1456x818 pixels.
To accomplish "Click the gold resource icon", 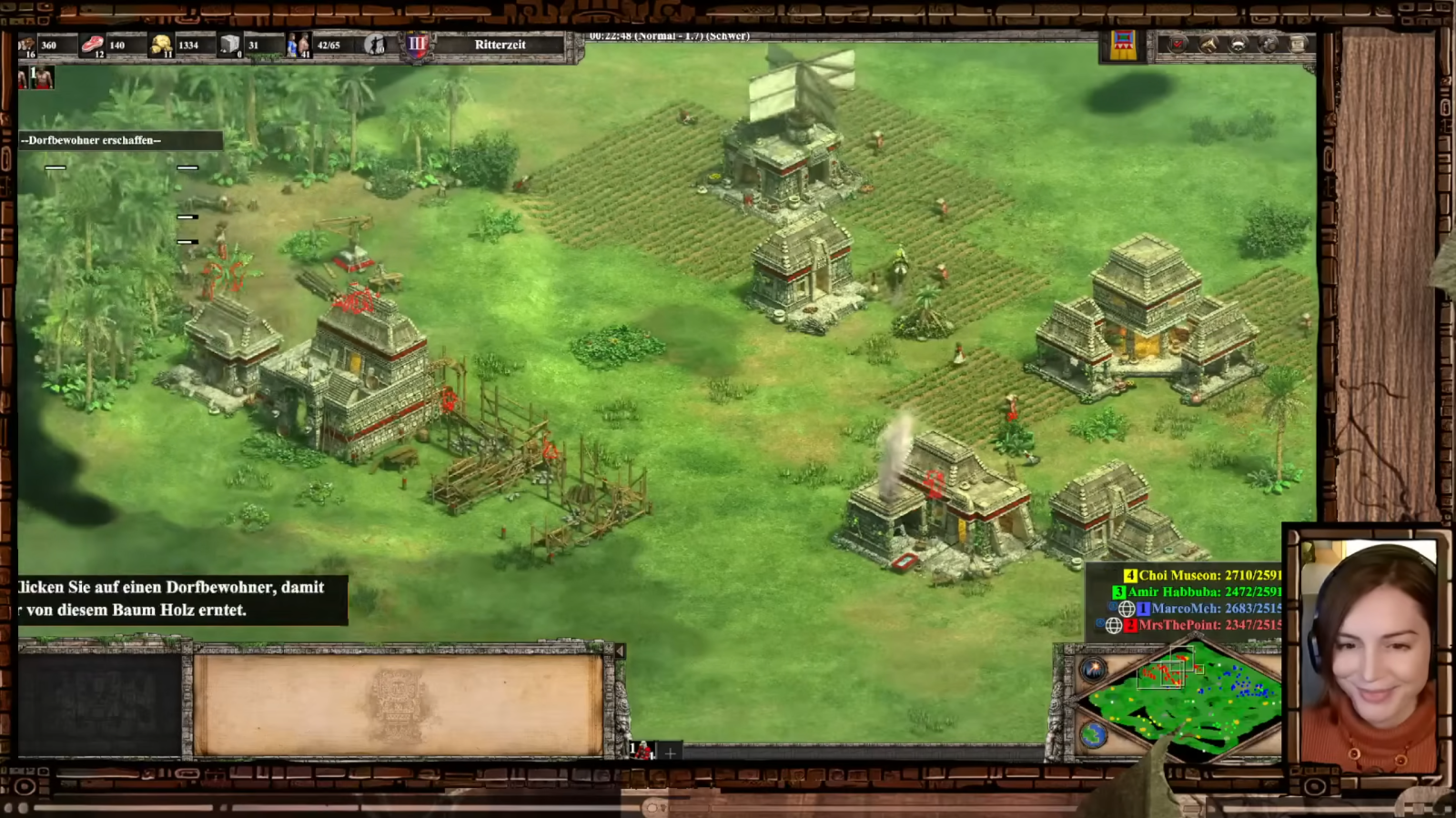I will (161, 45).
